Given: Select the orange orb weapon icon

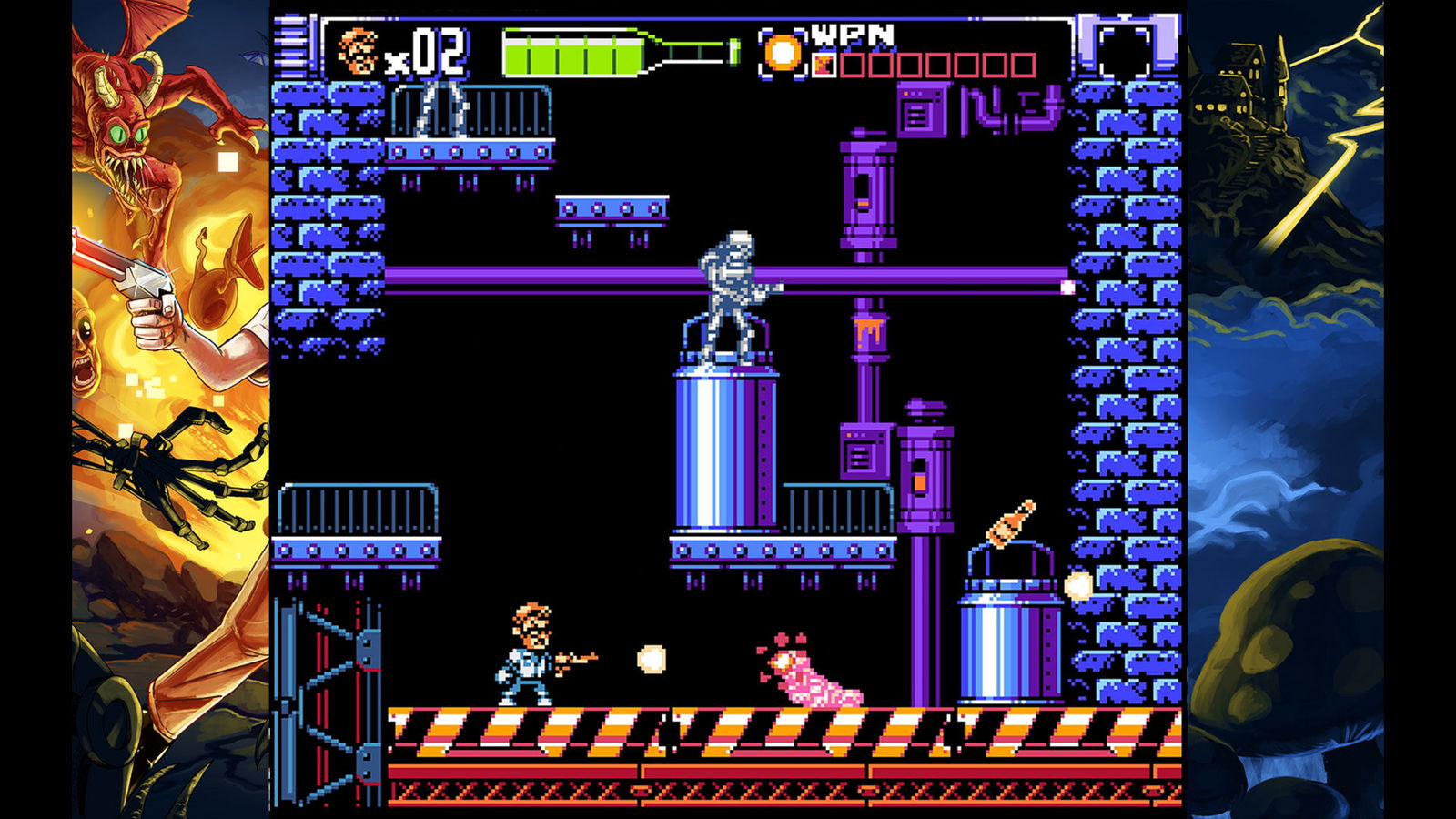Looking at the screenshot, I should tap(783, 53).
